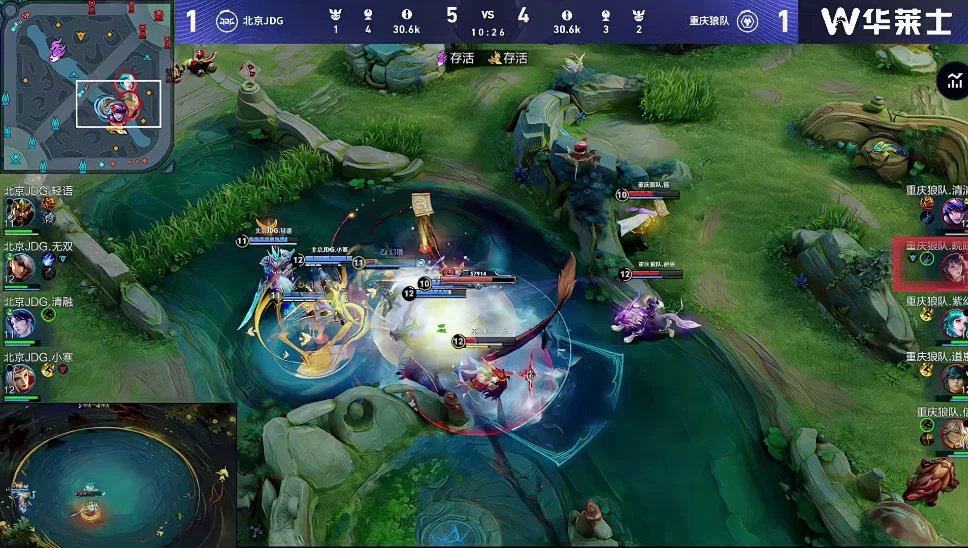
Task: Click the 华莱士 sponsor banner
Action: pos(884,22)
